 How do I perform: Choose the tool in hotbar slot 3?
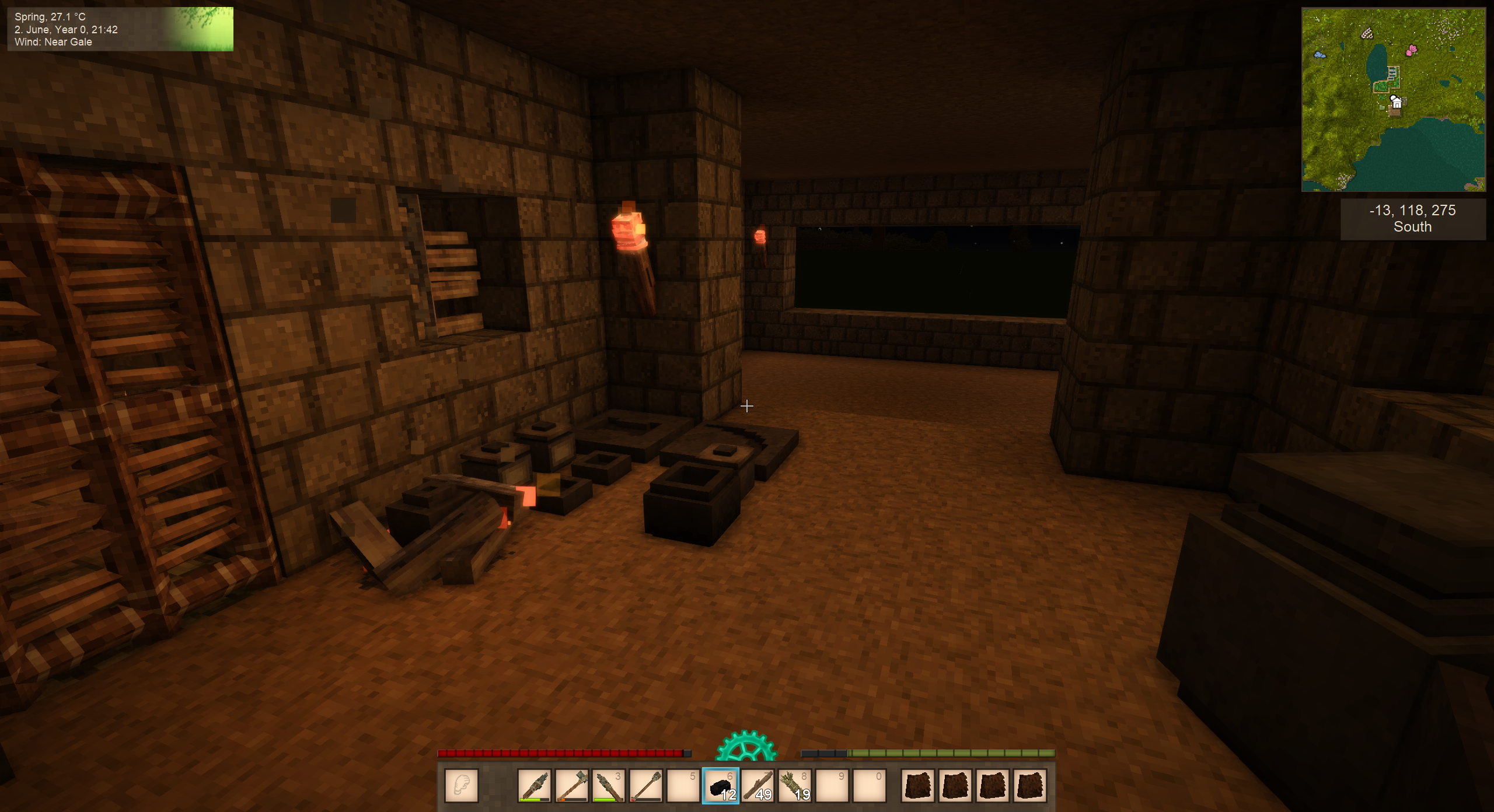[x=608, y=786]
